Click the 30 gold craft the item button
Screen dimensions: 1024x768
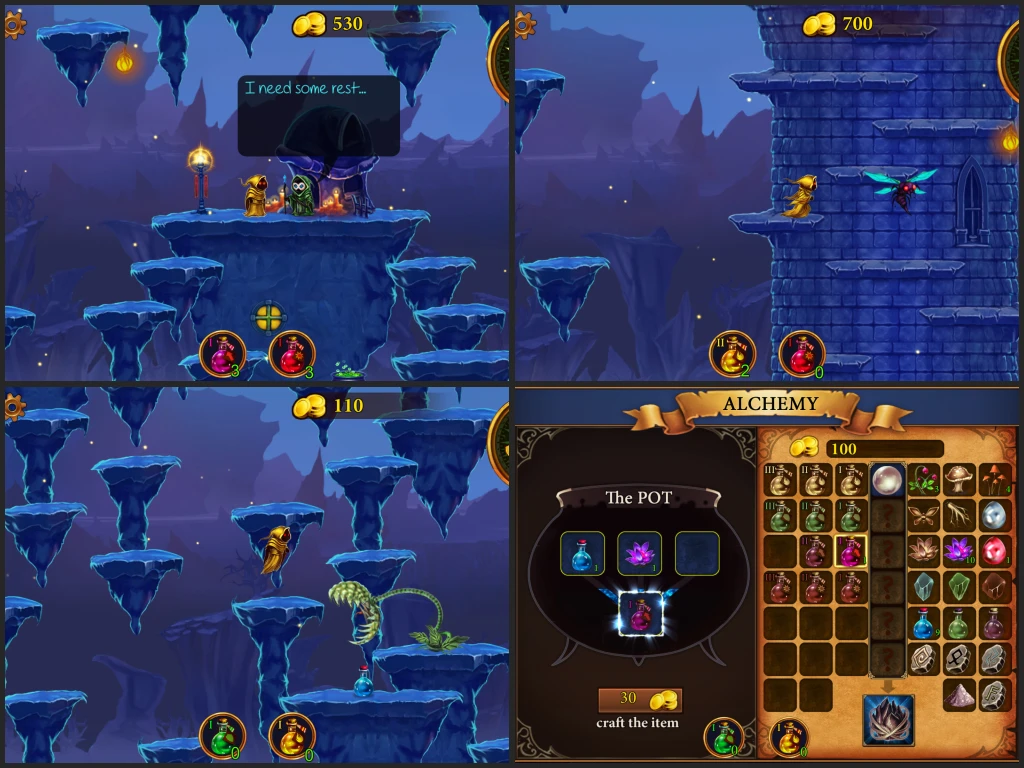[x=639, y=700]
